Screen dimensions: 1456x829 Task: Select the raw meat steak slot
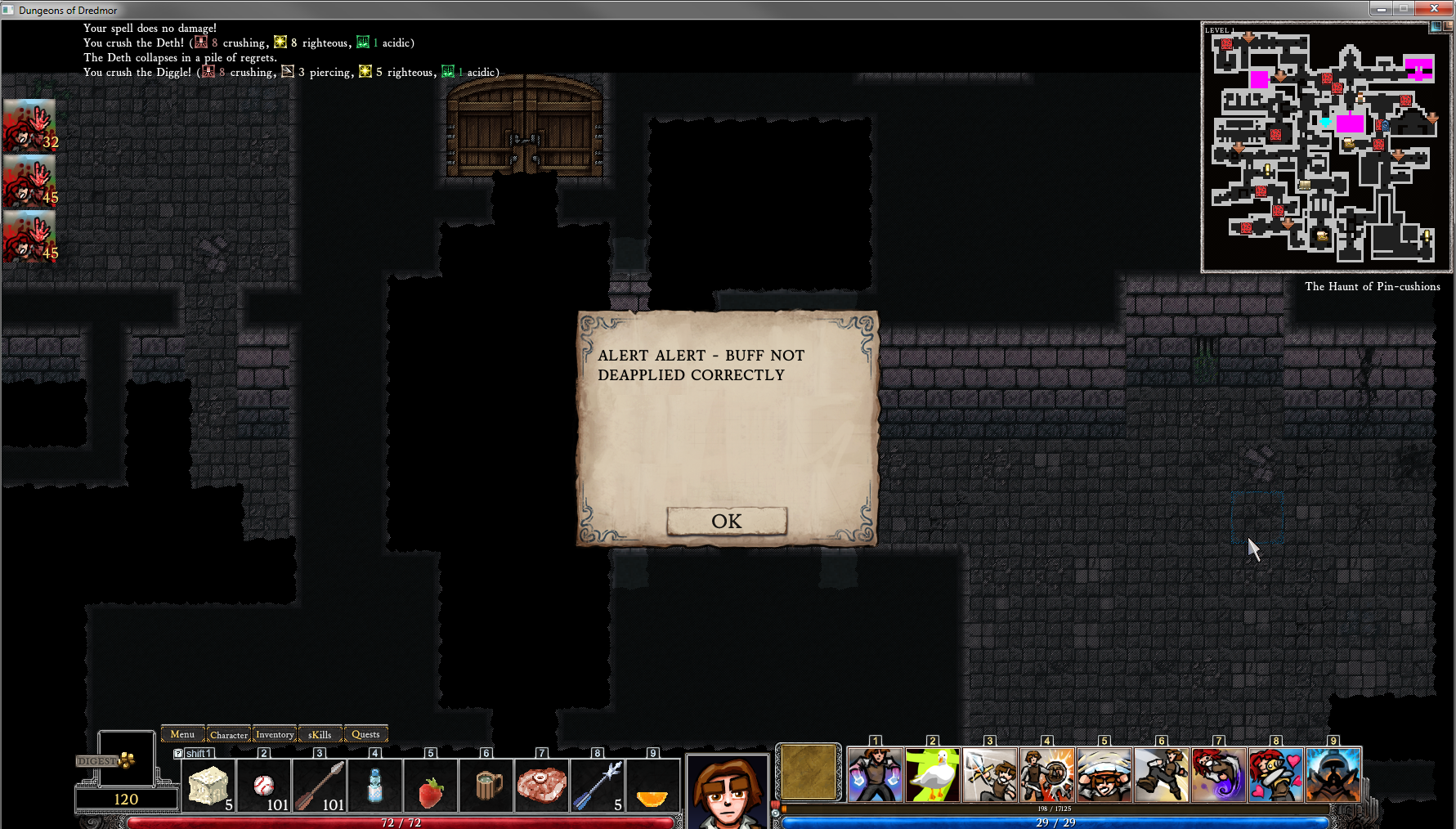(542, 785)
